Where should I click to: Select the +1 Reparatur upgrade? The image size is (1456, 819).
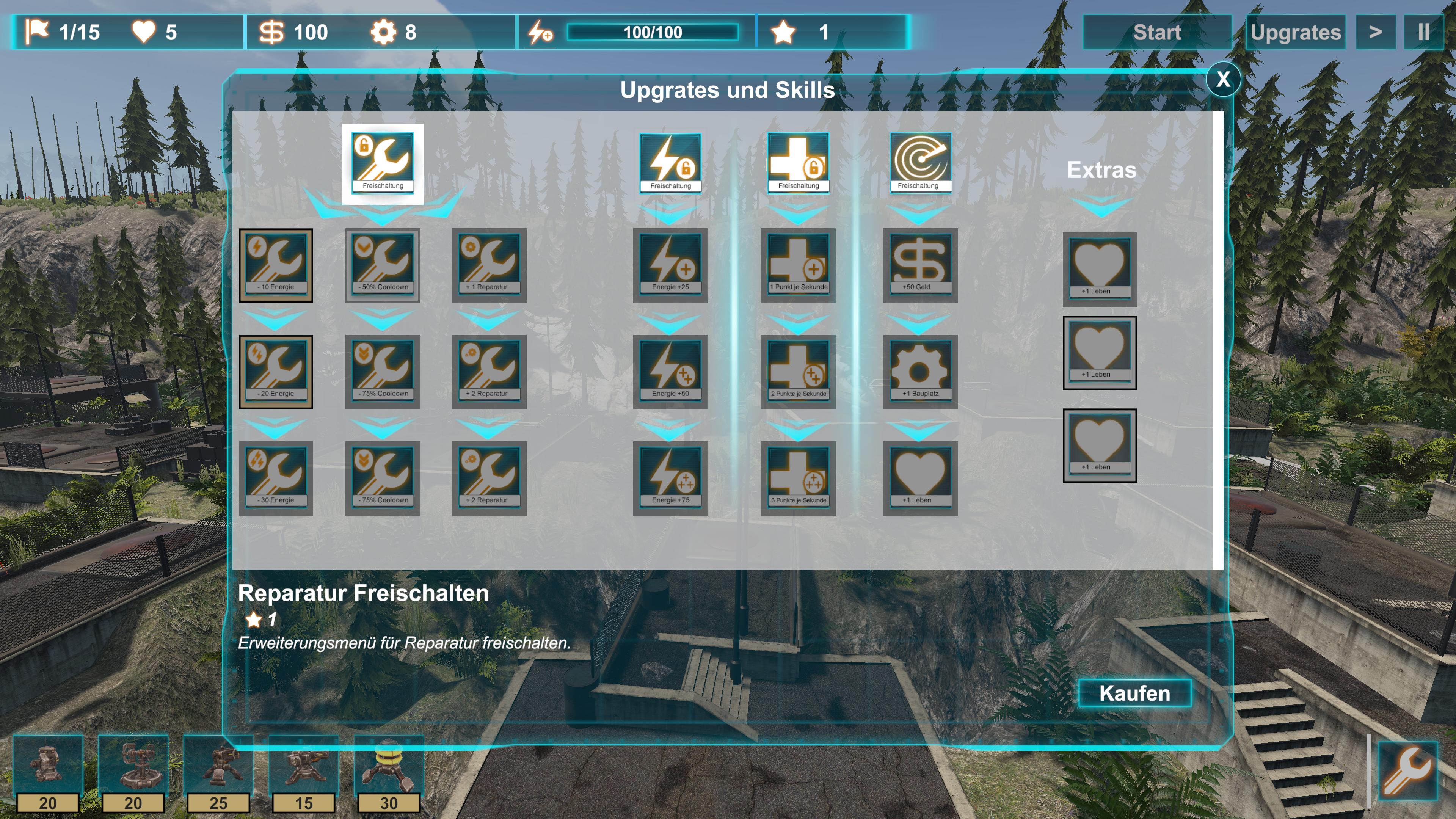[489, 265]
